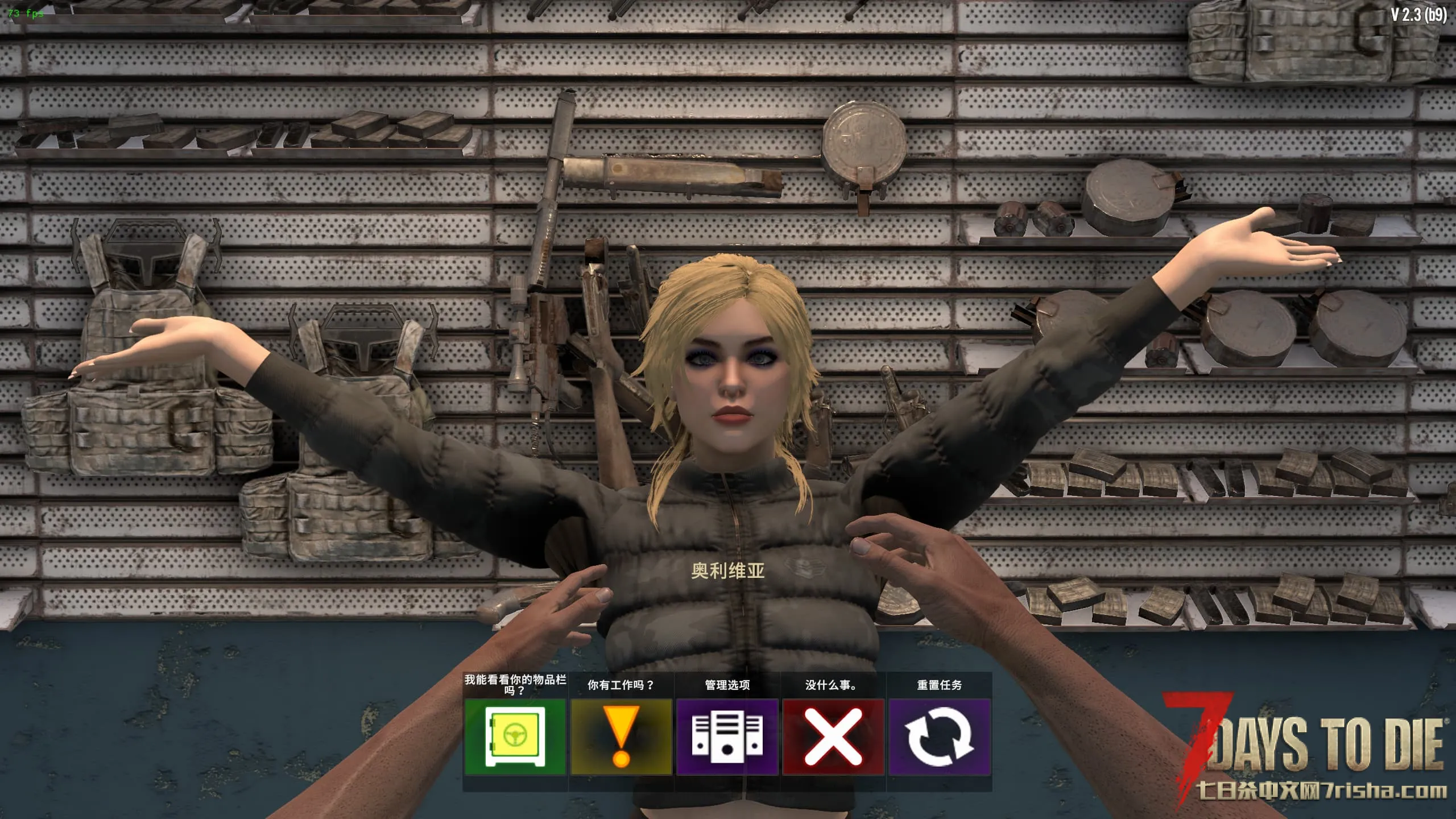Screen dimensions: 1456x819
Task: Ask to see her inventory via safe icon
Action: 515,737
